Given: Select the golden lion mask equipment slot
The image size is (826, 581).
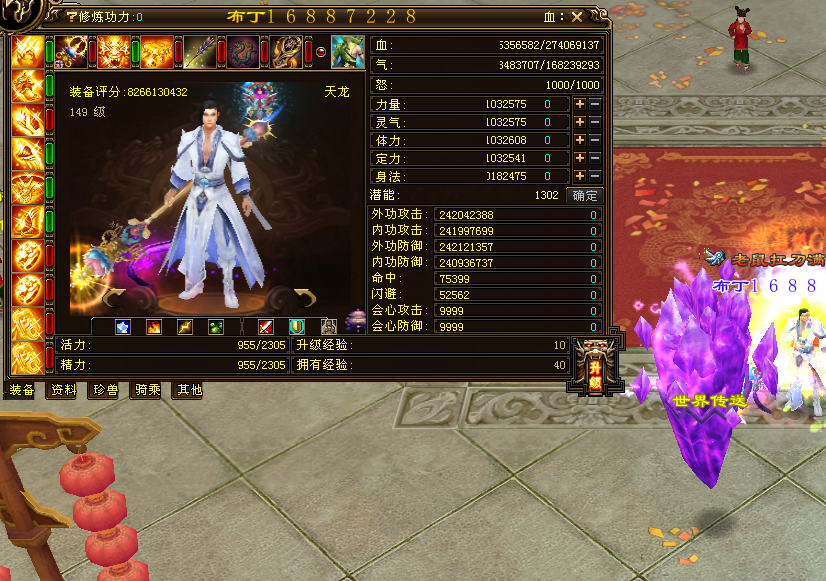Looking at the screenshot, I should (x=113, y=52).
